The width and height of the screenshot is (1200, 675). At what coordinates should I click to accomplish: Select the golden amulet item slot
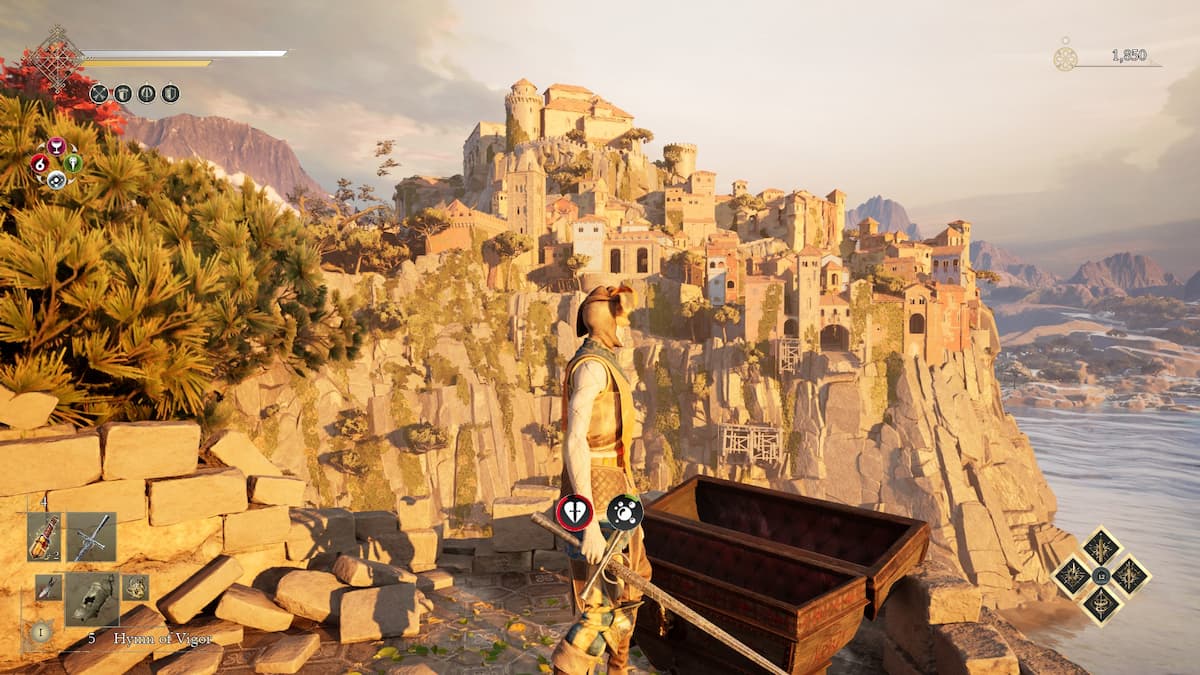pos(134,588)
